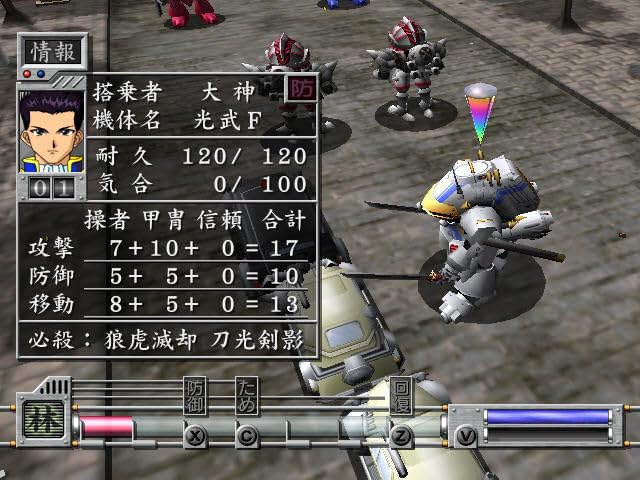Open the 情報 info panel header

(52, 50)
